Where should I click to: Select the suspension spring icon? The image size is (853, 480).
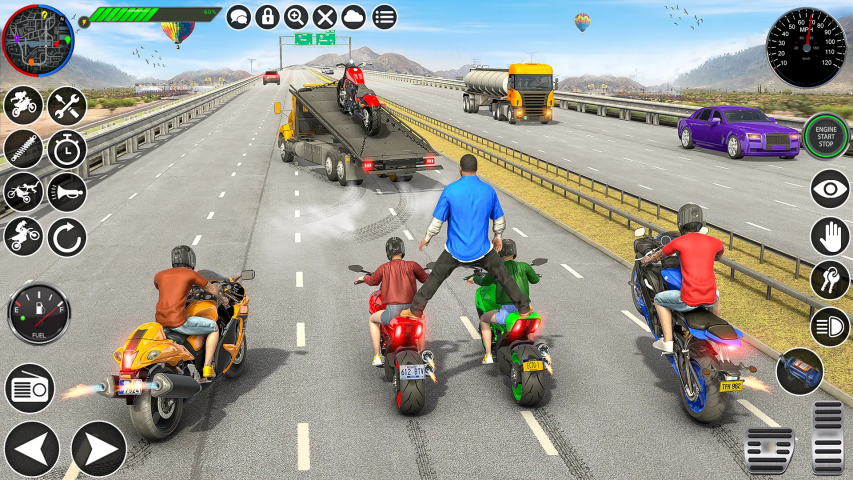(23, 149)
